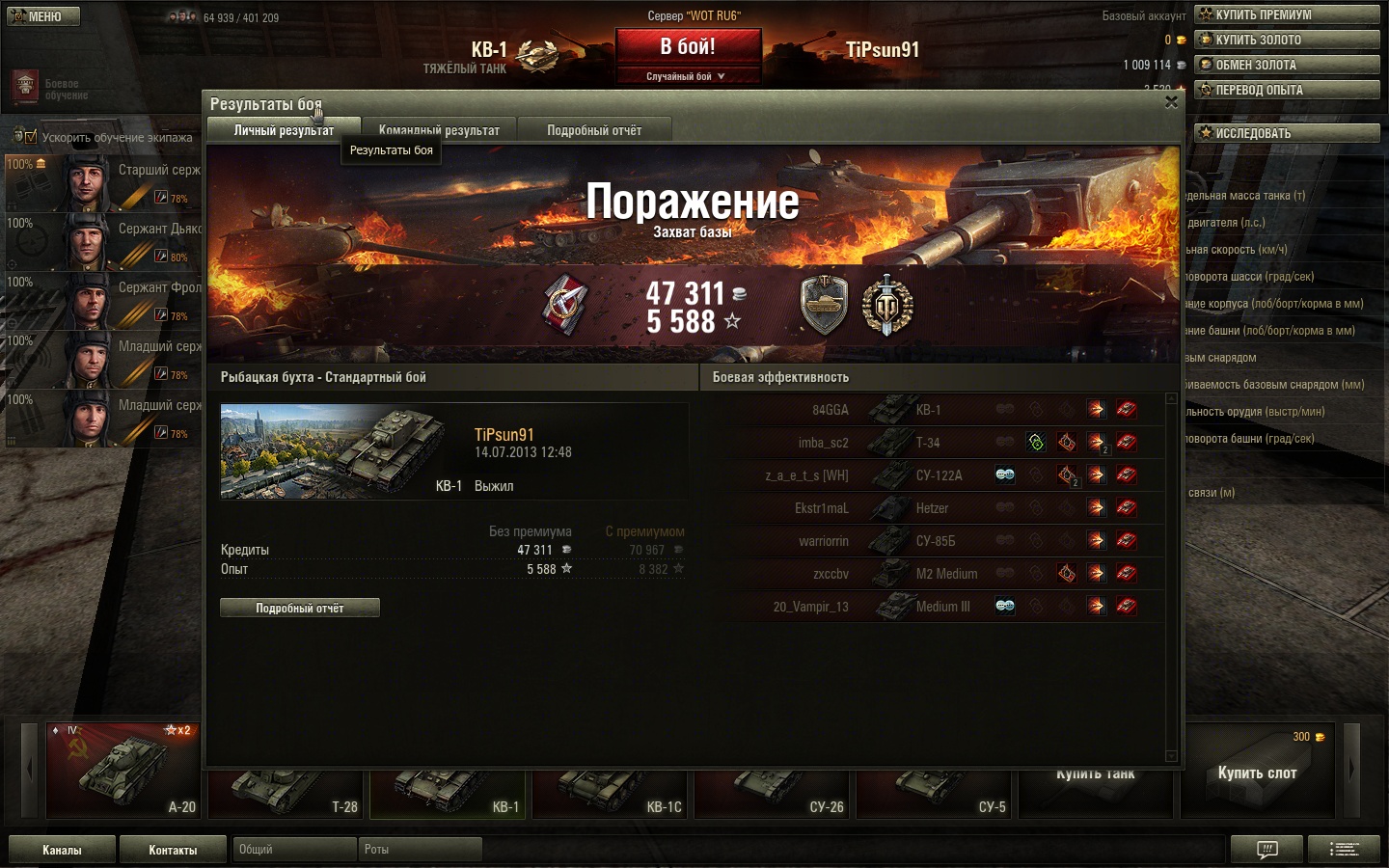Choose Перевод опыта button
Screen dimensions: 1389x868
[x=1287, y=90]
